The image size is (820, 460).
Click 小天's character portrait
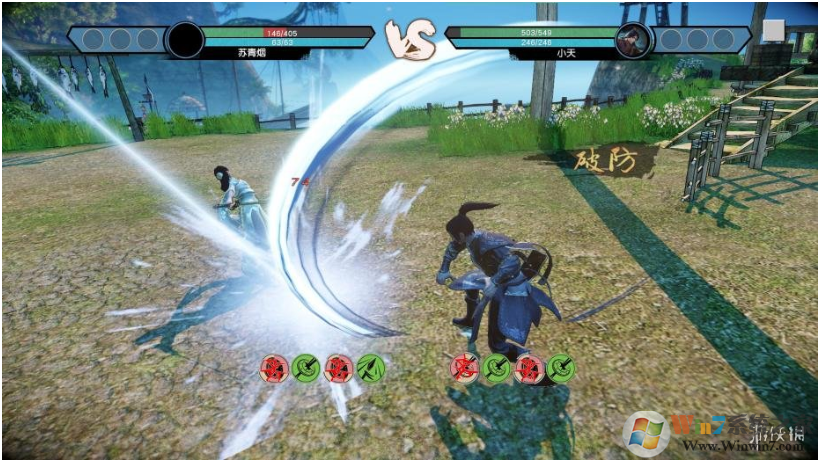[x=633, y=40]
